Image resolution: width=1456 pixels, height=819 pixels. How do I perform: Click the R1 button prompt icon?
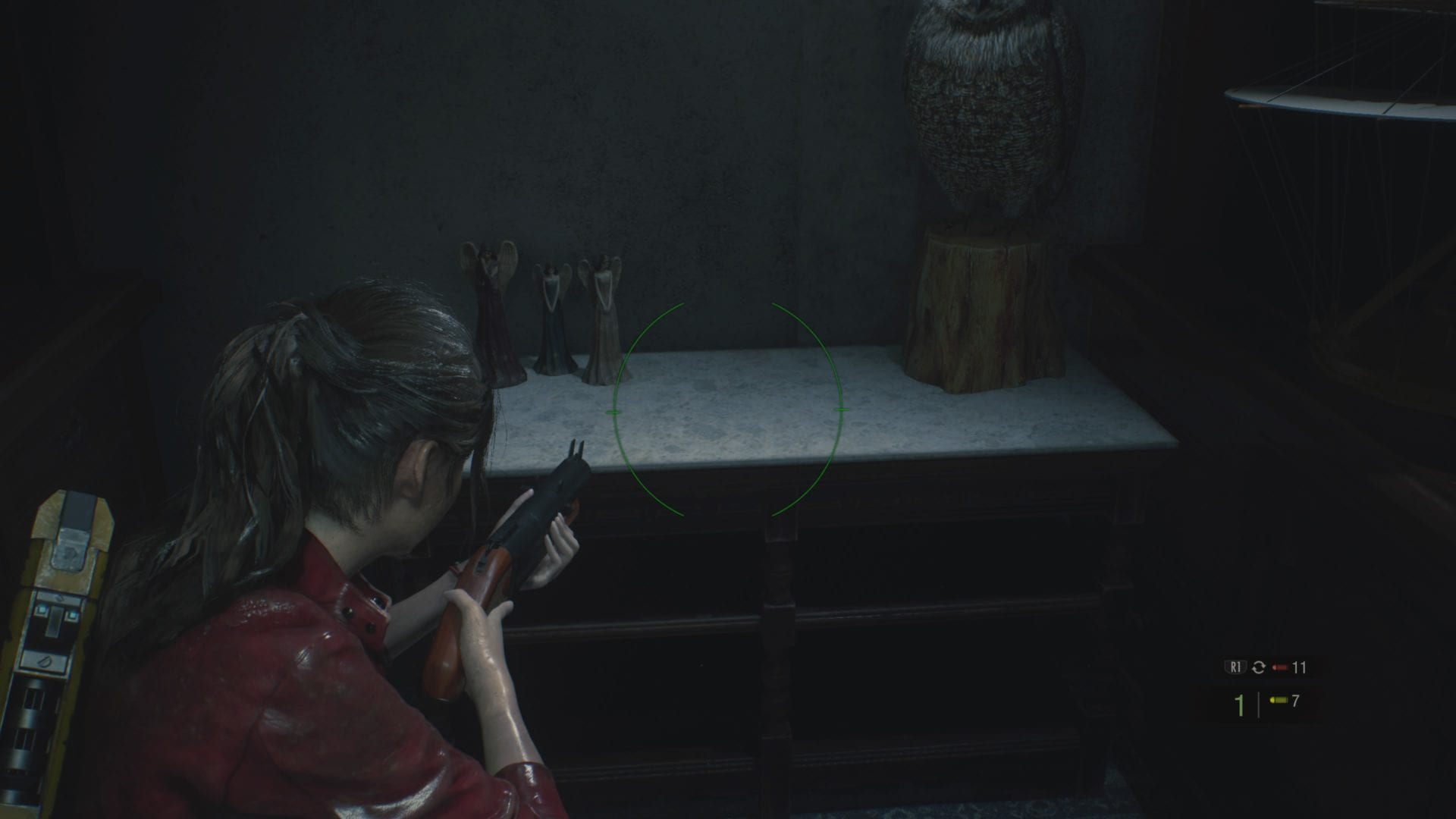[x=1236, y=667]
